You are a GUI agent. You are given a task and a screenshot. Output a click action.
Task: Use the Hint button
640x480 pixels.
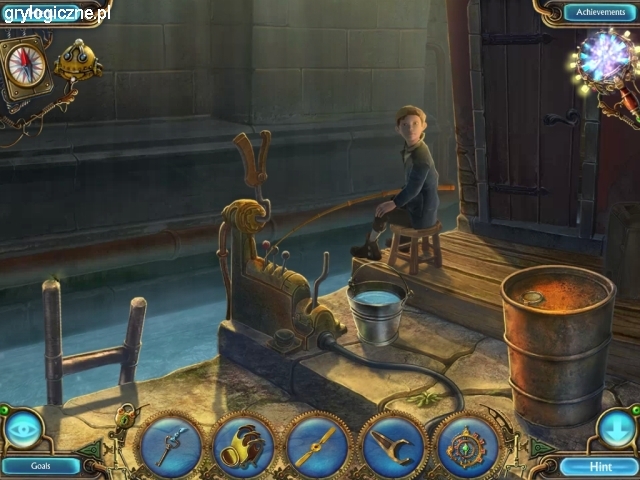point(598,466)
